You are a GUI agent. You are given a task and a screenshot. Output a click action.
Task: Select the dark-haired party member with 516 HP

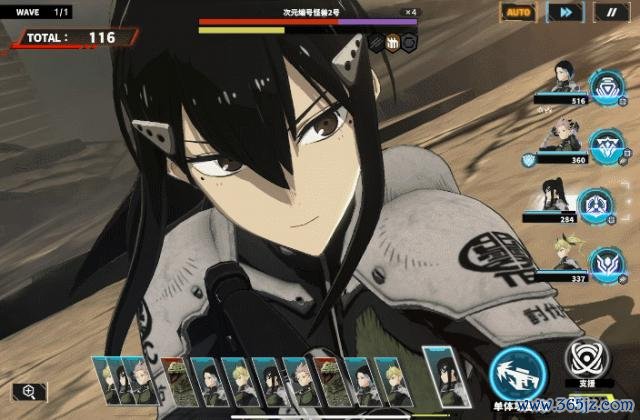pyautogui.click(x=564, y=80)
